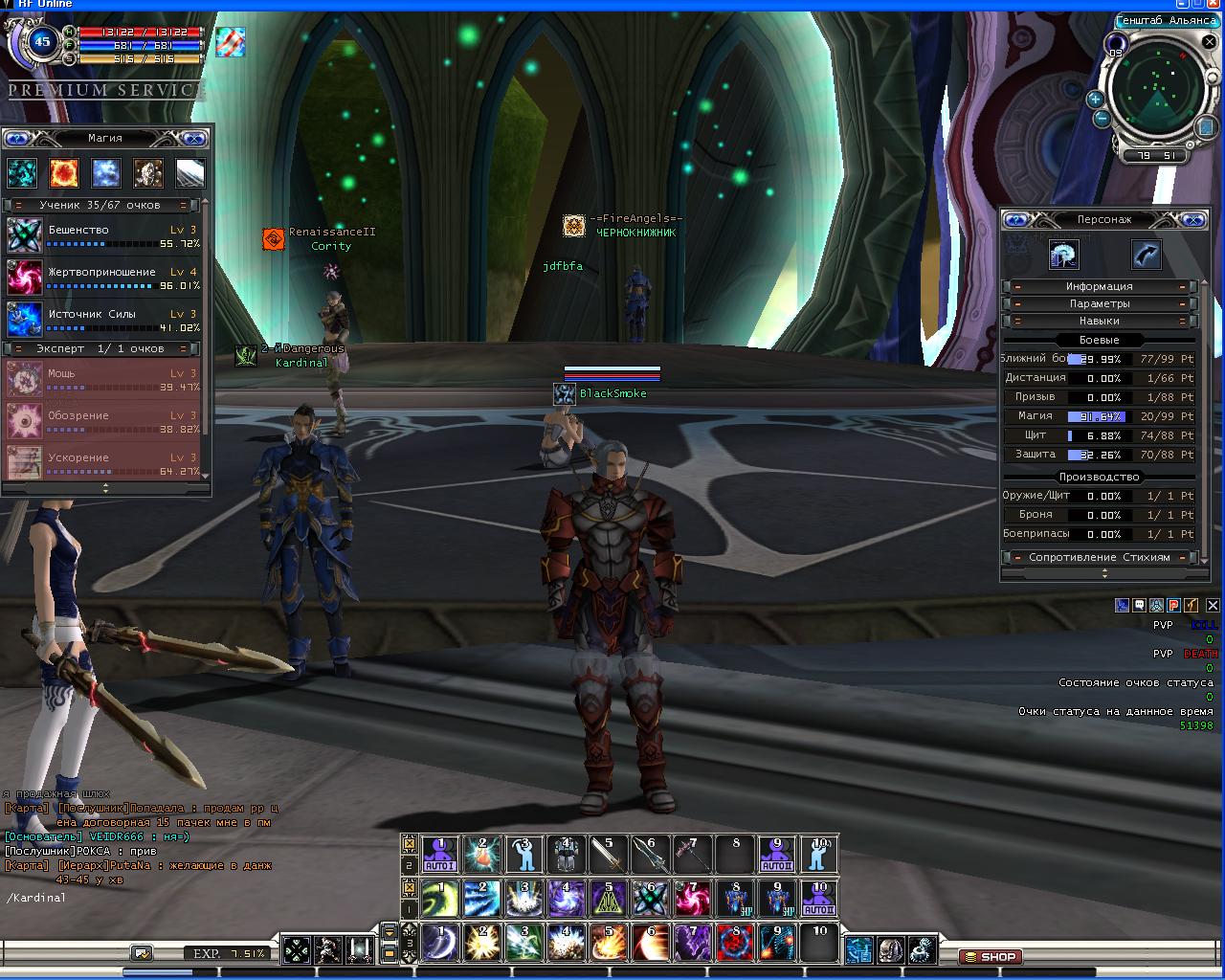Expand the Параметры section
The image size is (1225, 980).
1099,303
